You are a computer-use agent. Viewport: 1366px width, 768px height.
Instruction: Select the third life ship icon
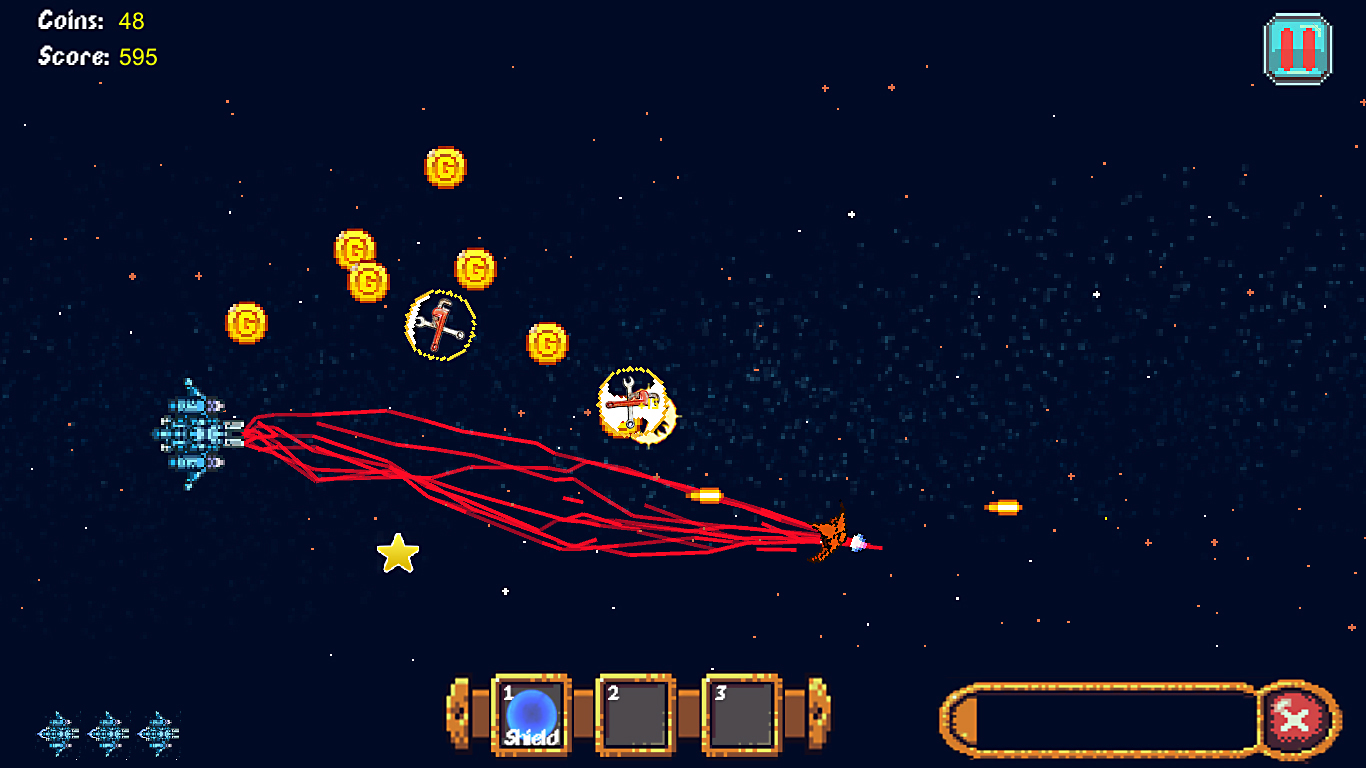point(160,733)
